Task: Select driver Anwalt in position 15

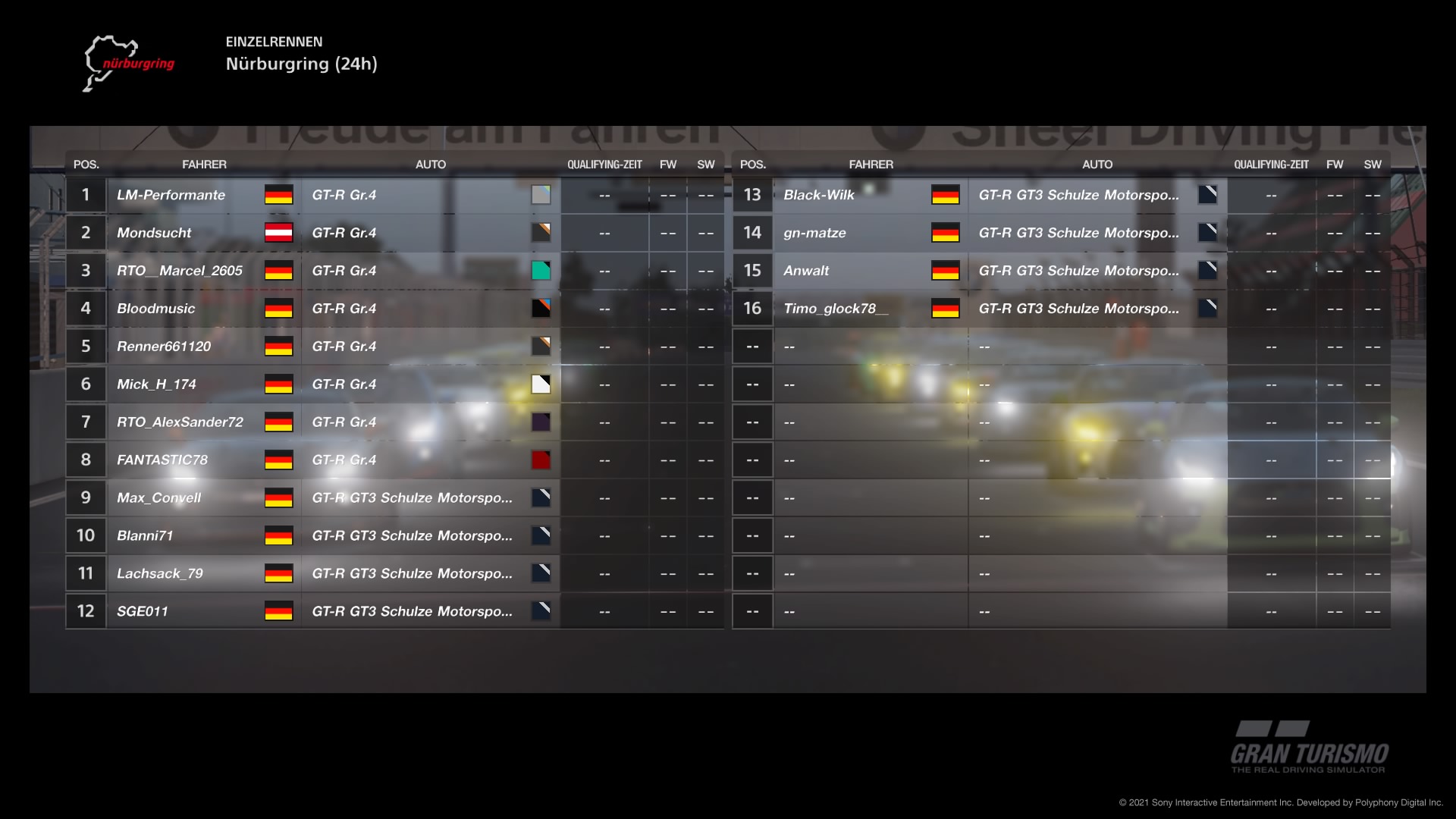Action: click(x=806, y=271)
